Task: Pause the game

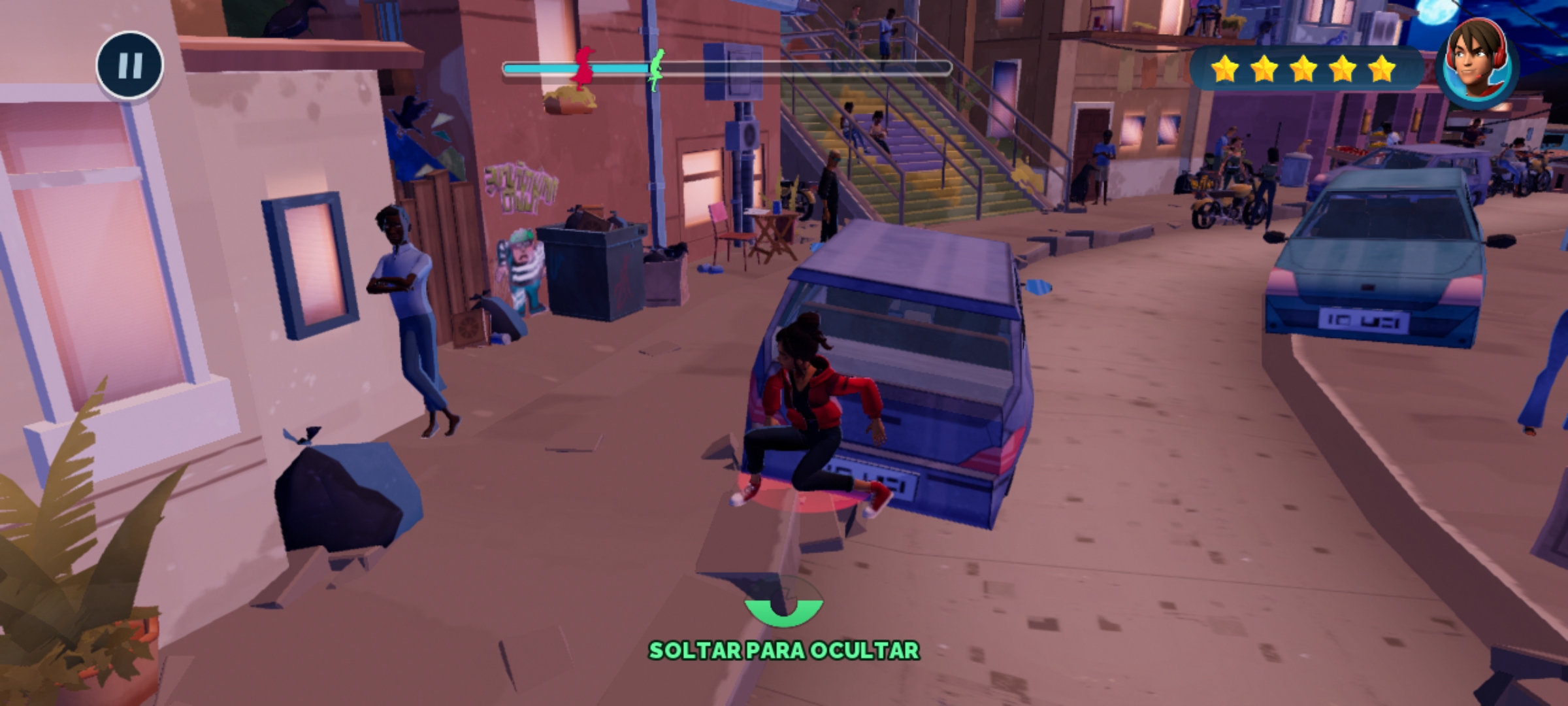Action: coord(129,65)
